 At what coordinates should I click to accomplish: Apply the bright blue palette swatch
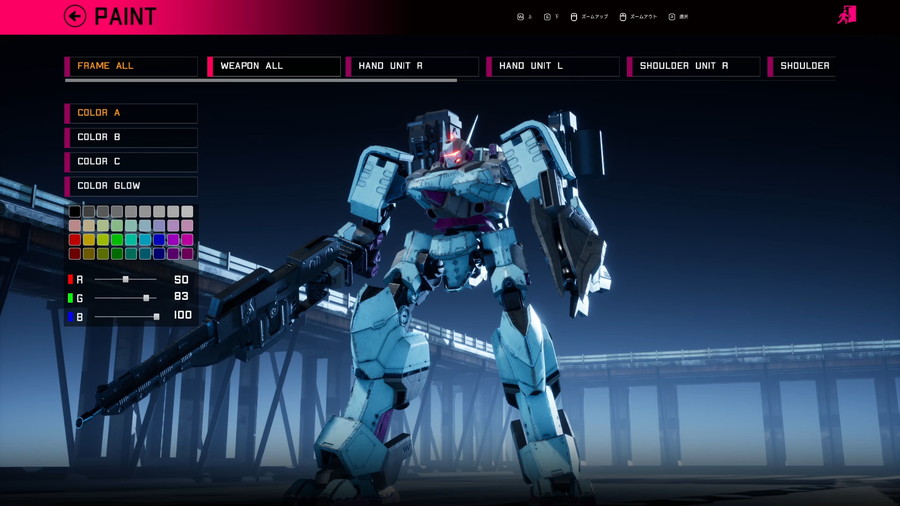[159, 240]
